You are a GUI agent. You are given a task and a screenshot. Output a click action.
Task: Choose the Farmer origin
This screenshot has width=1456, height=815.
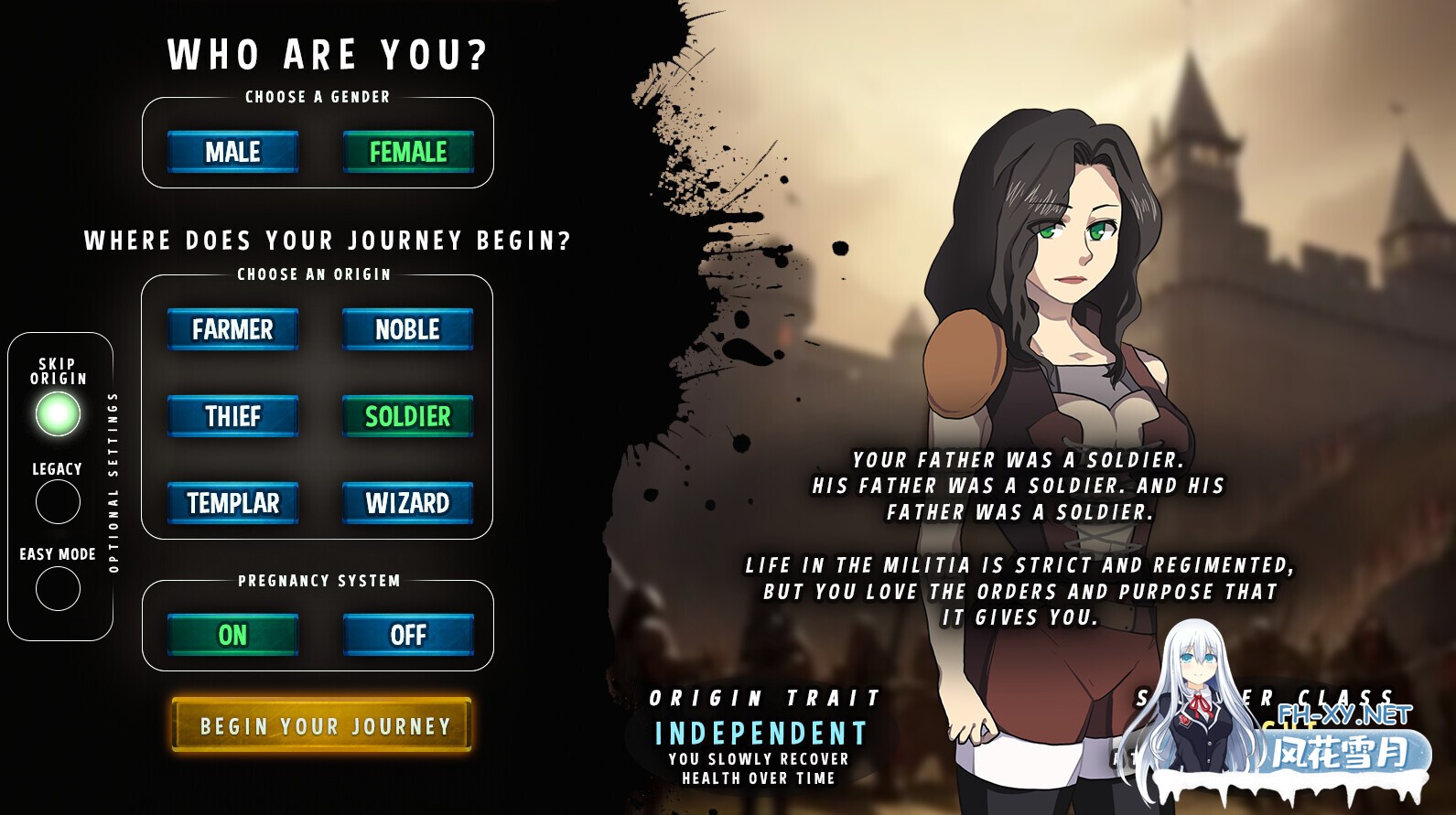232,330
